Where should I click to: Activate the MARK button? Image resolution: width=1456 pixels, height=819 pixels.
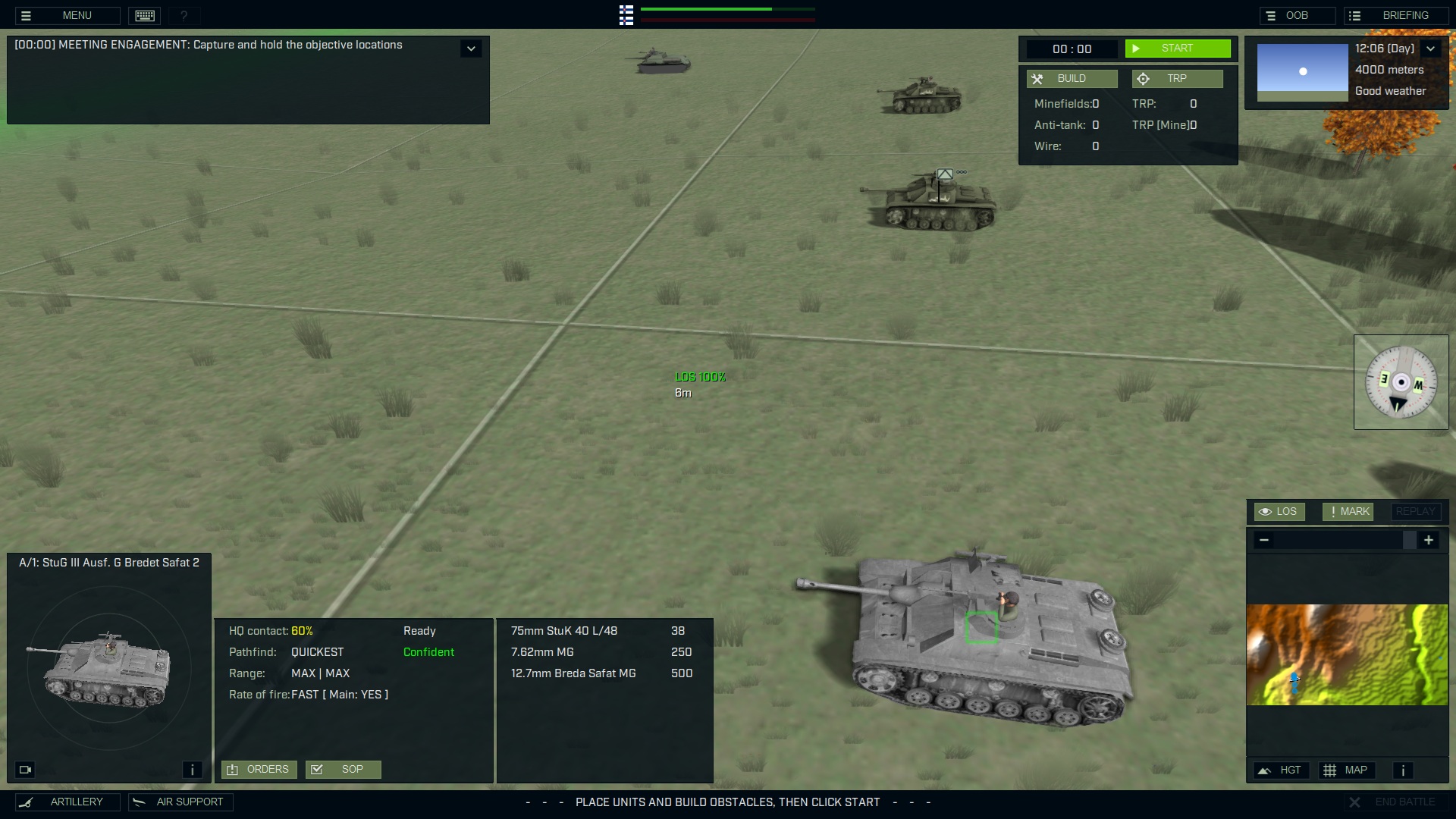point(1348,512)
